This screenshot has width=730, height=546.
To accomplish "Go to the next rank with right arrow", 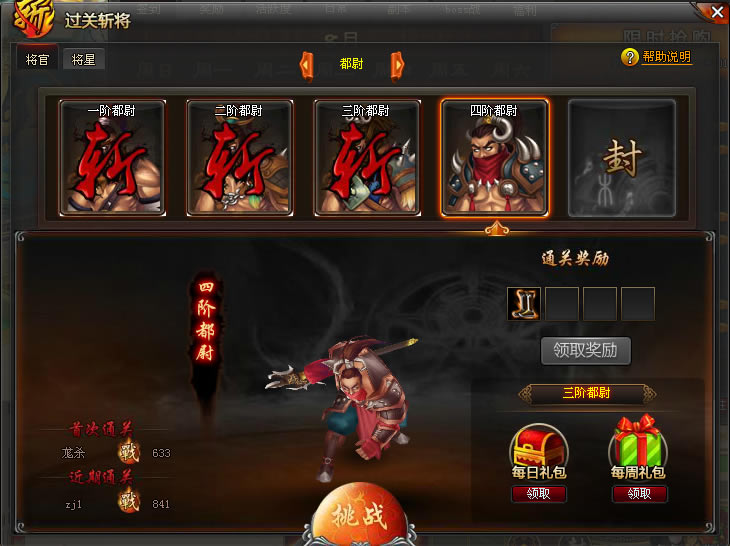I will point(397,65).
